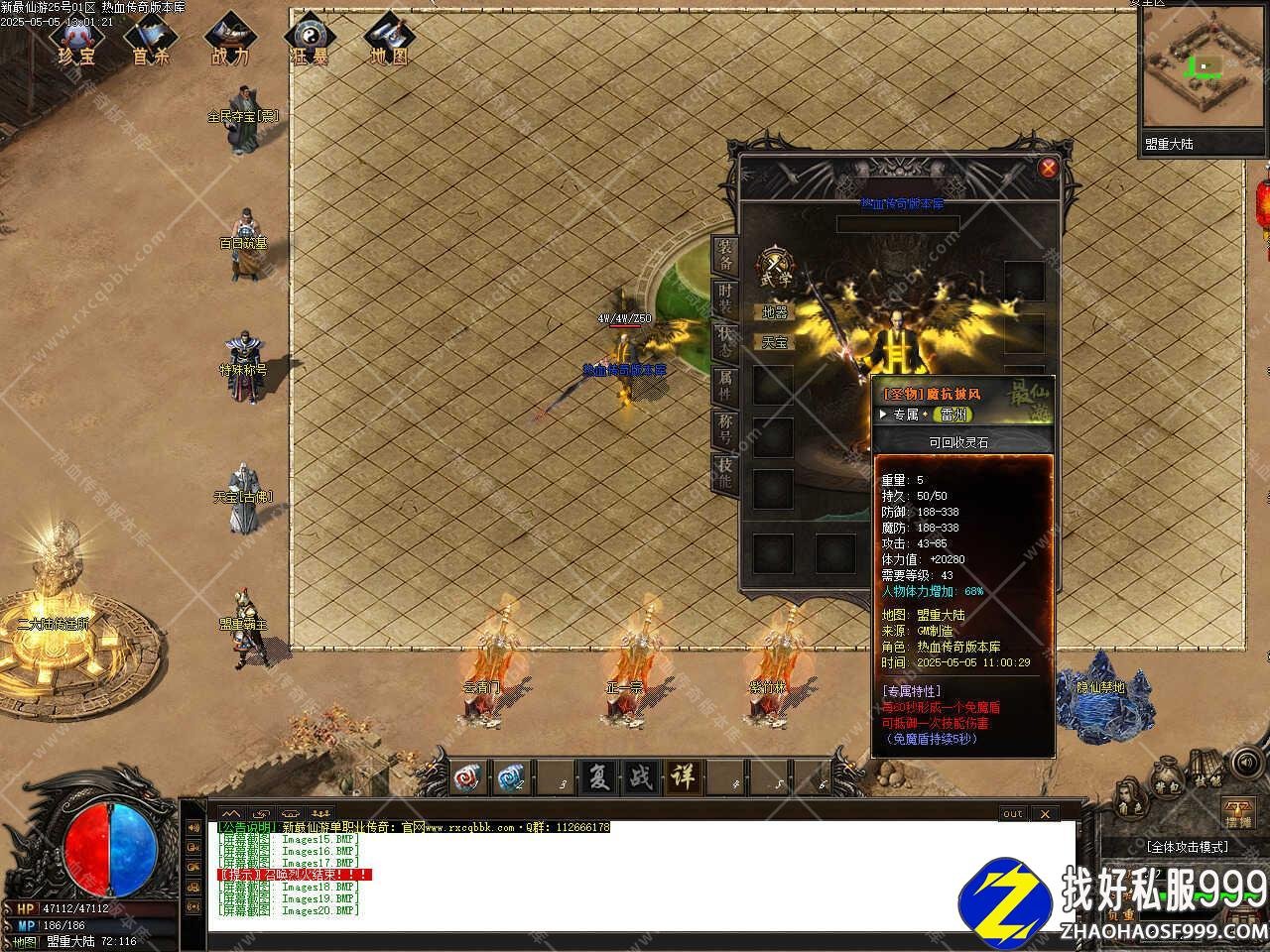Open the 珍宝 treasure menu icon

point(76,40)
